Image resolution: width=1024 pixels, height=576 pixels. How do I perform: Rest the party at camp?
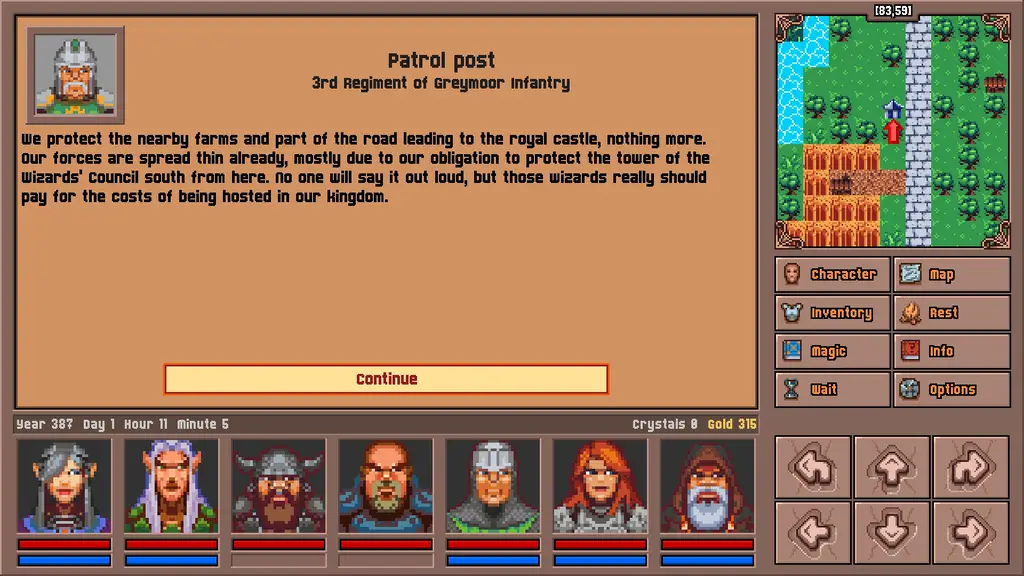click(951, 313)
